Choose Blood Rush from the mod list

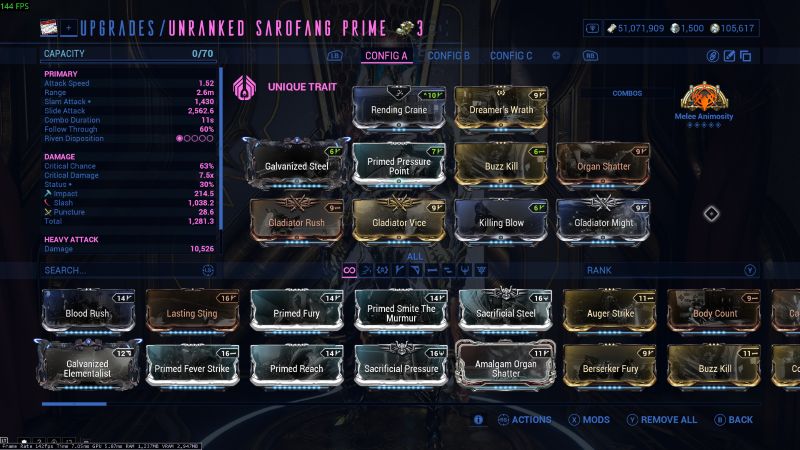[88, 312]
